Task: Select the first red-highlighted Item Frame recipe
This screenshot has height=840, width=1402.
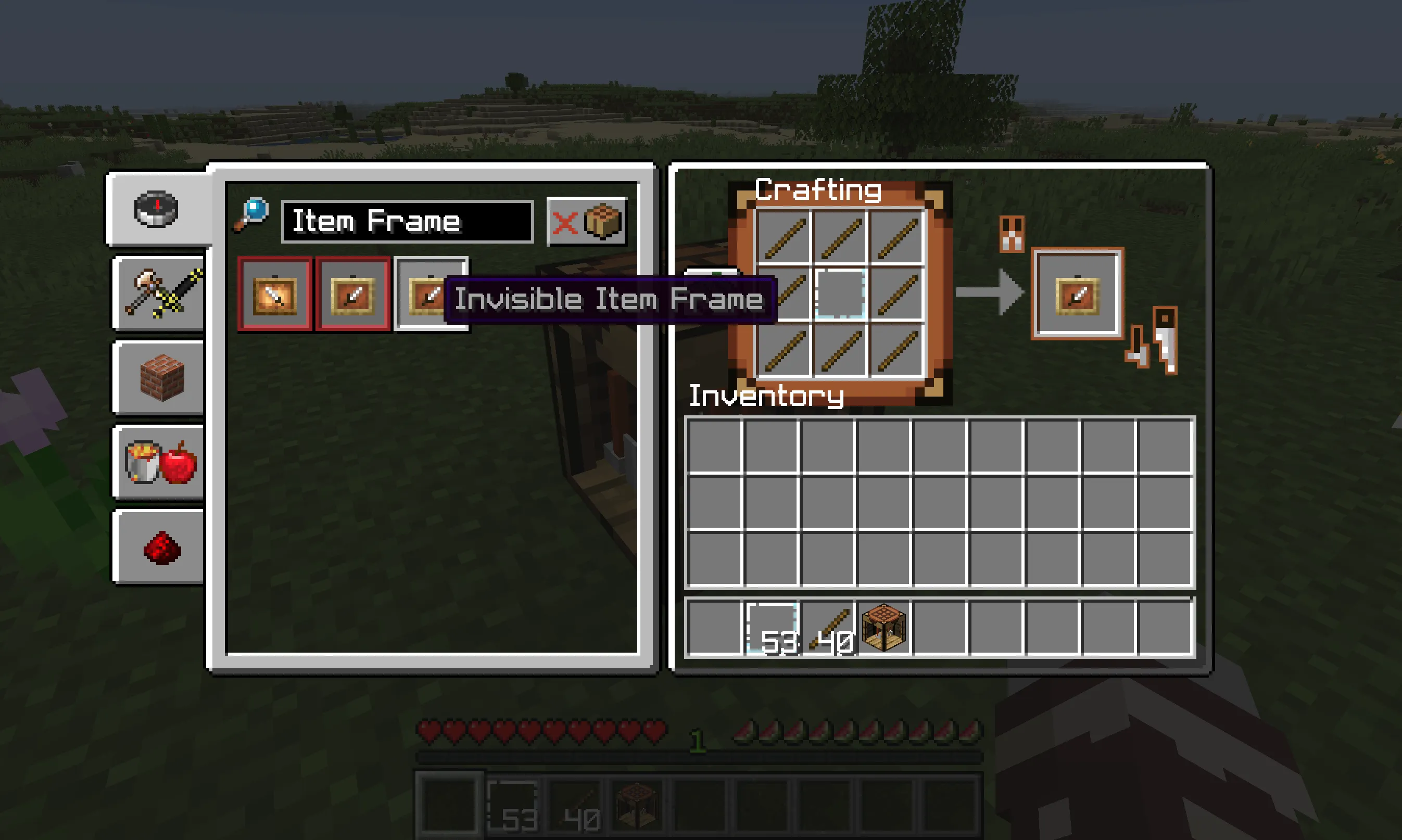Action: [x=275, y=296]
